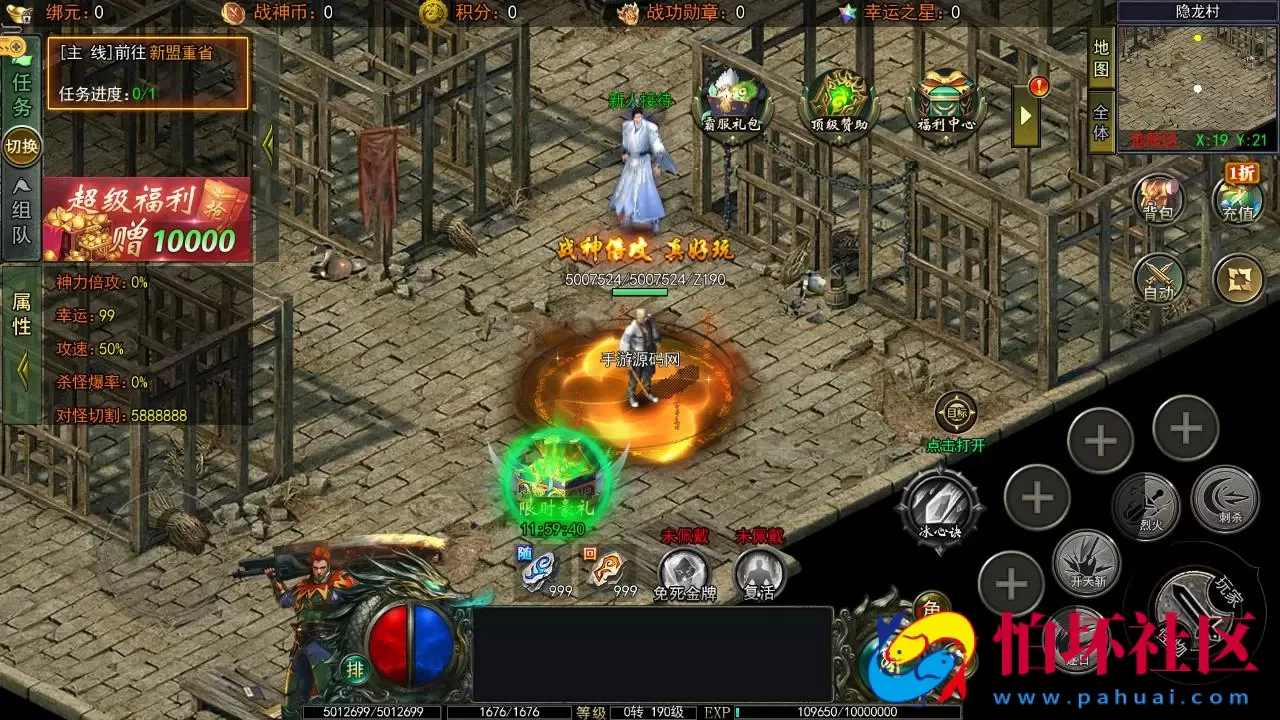
Task: Toggle 自动 auto-combat
Action: [x=1159, y=278]
